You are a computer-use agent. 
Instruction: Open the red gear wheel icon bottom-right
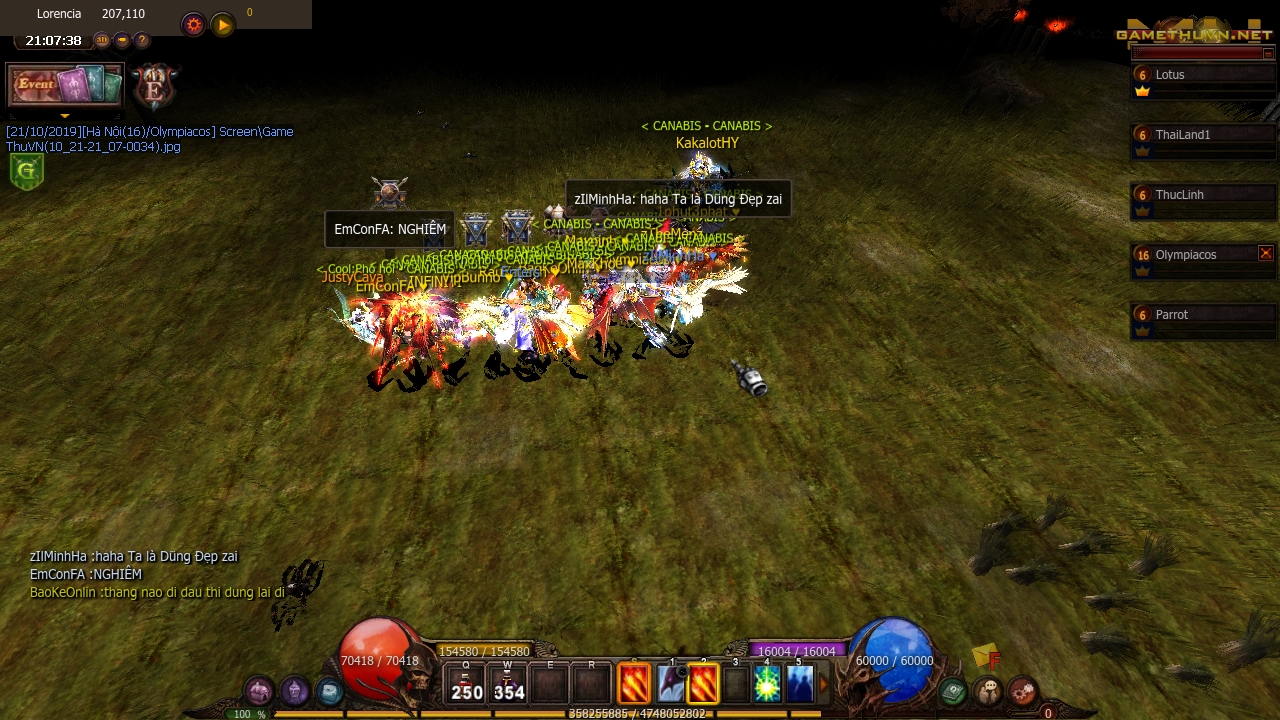coord(1023,688)
